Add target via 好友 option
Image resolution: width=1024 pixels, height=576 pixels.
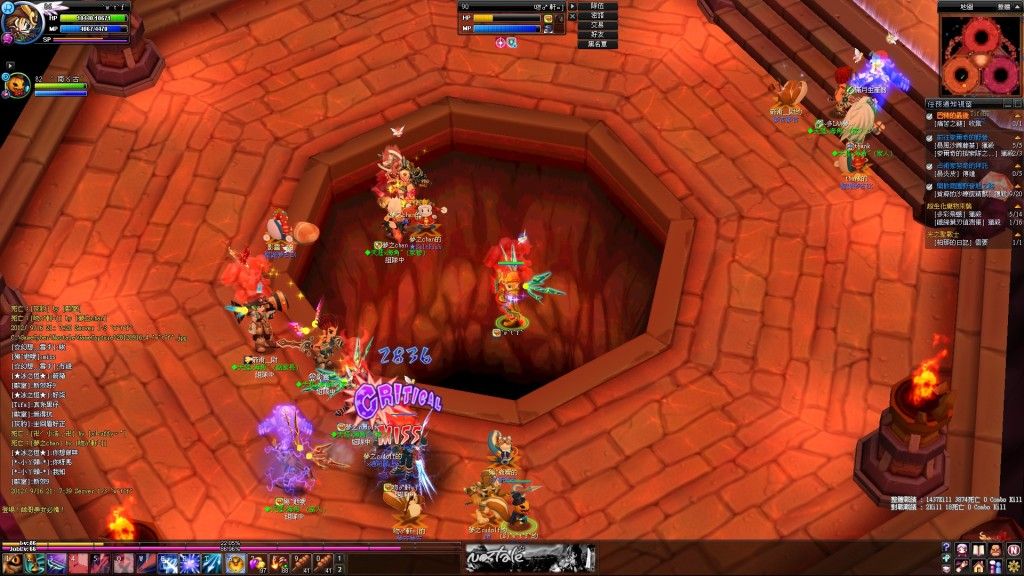tap(597, 34)
